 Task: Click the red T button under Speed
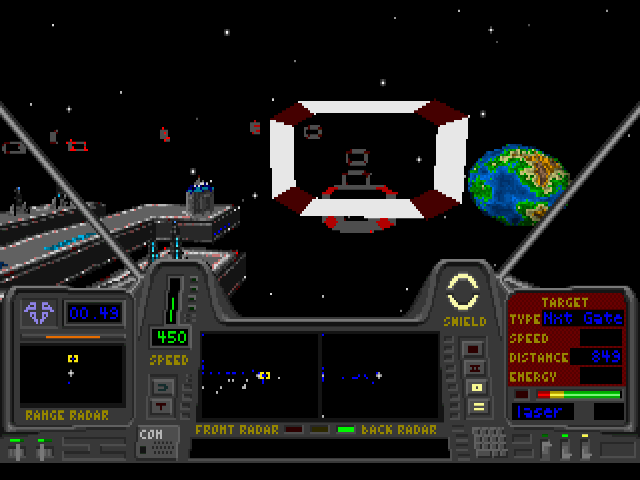click(x=161, y=405)
